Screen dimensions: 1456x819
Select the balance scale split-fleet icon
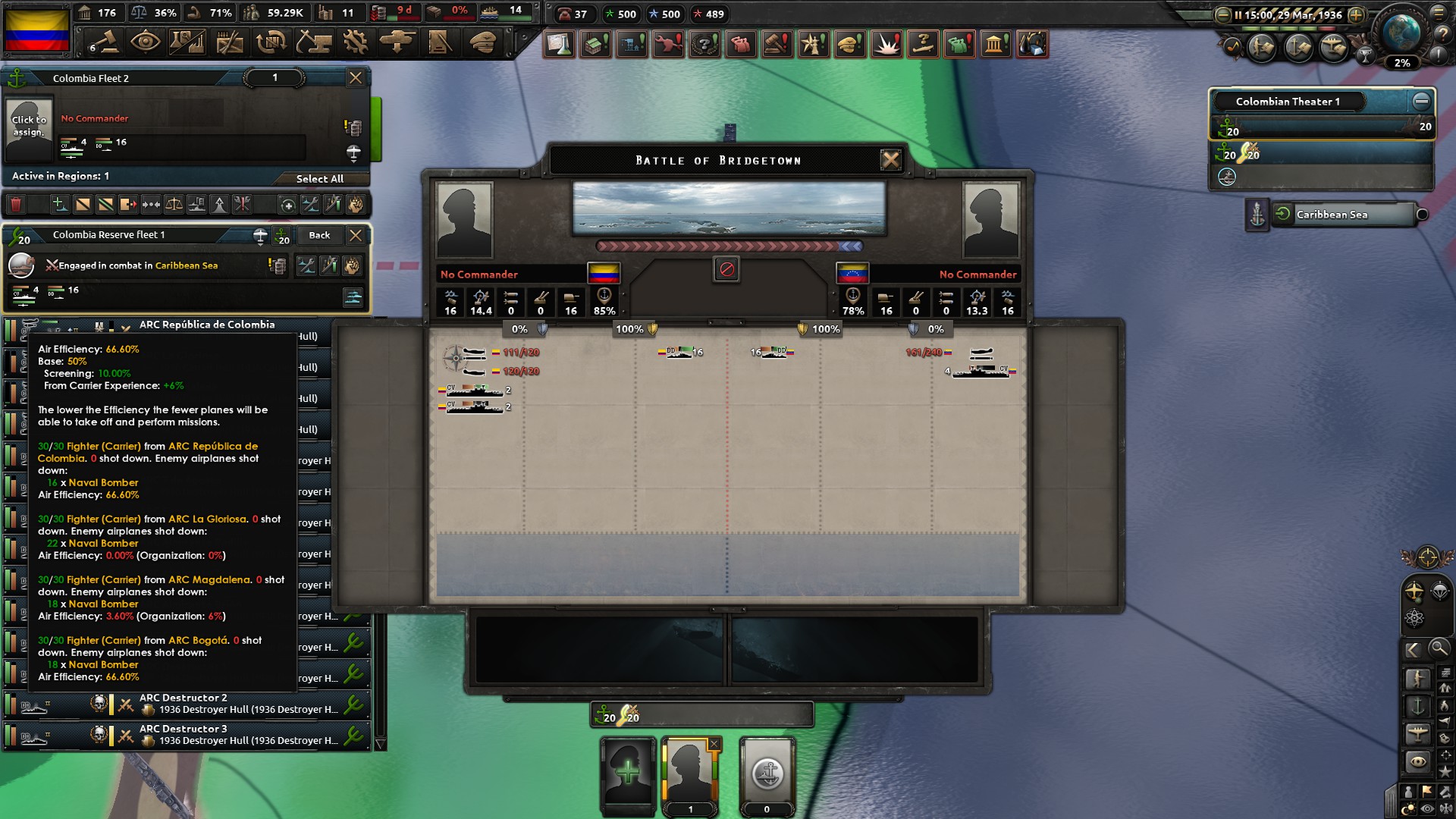click(x=175, y=203)
